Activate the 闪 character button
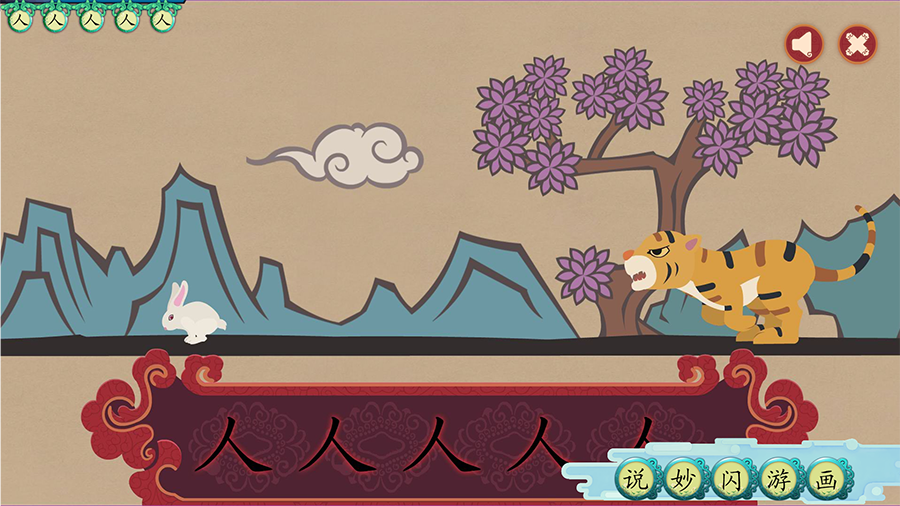The width and height of the screenshot is (900, 506). point(731,479)
